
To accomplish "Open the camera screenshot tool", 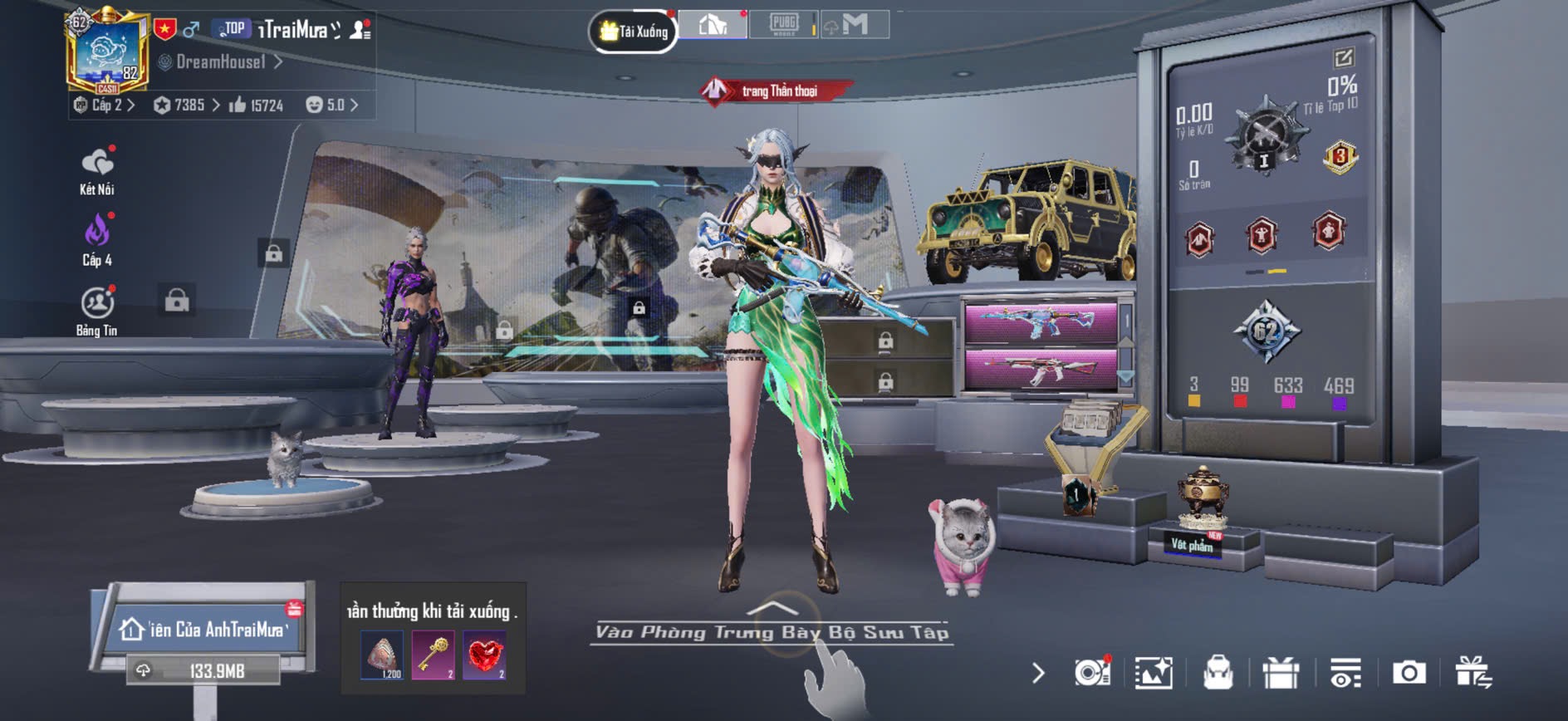I will coord(1409,673).
